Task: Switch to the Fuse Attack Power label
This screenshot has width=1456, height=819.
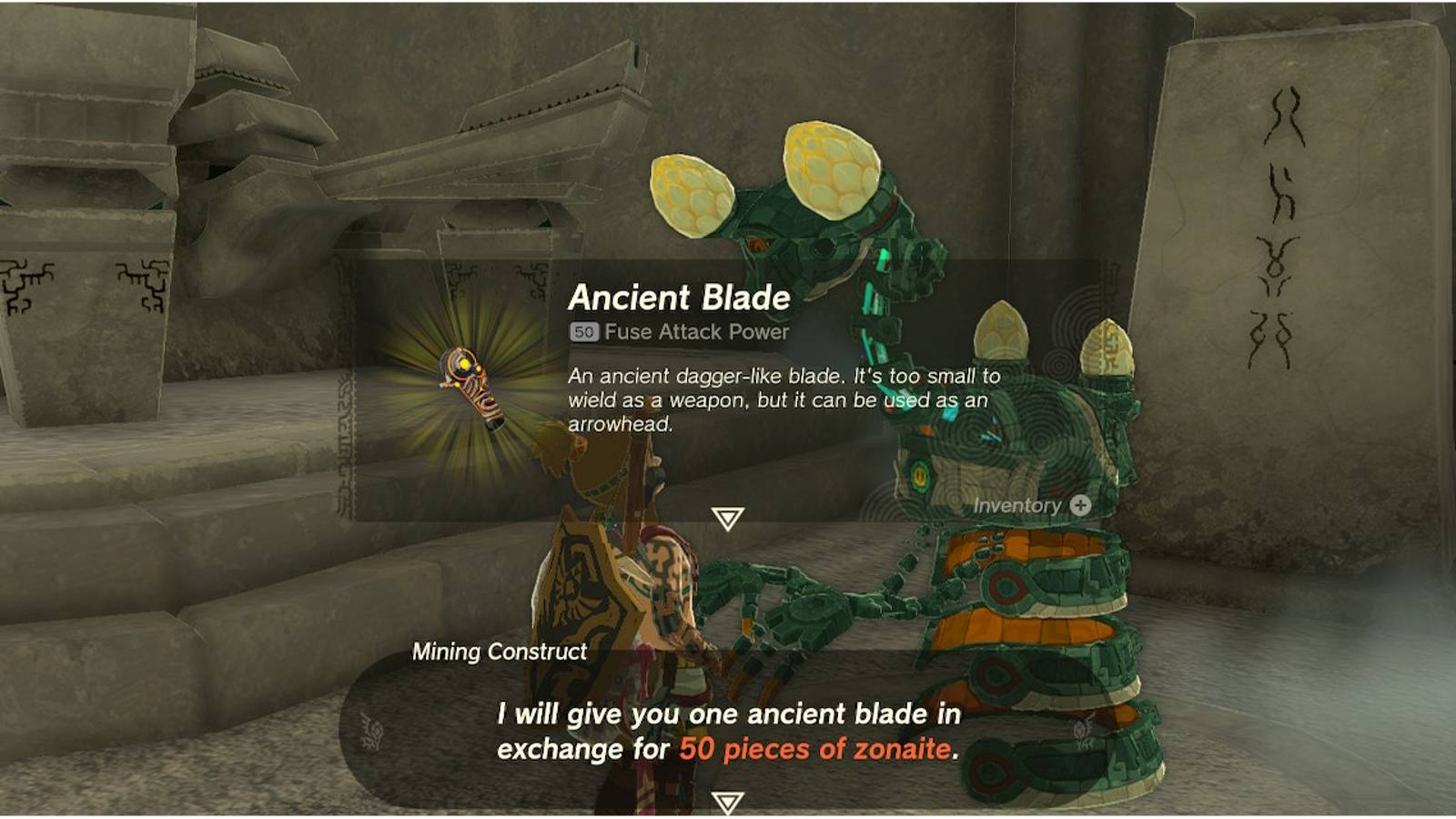Action: pos(694,331)
